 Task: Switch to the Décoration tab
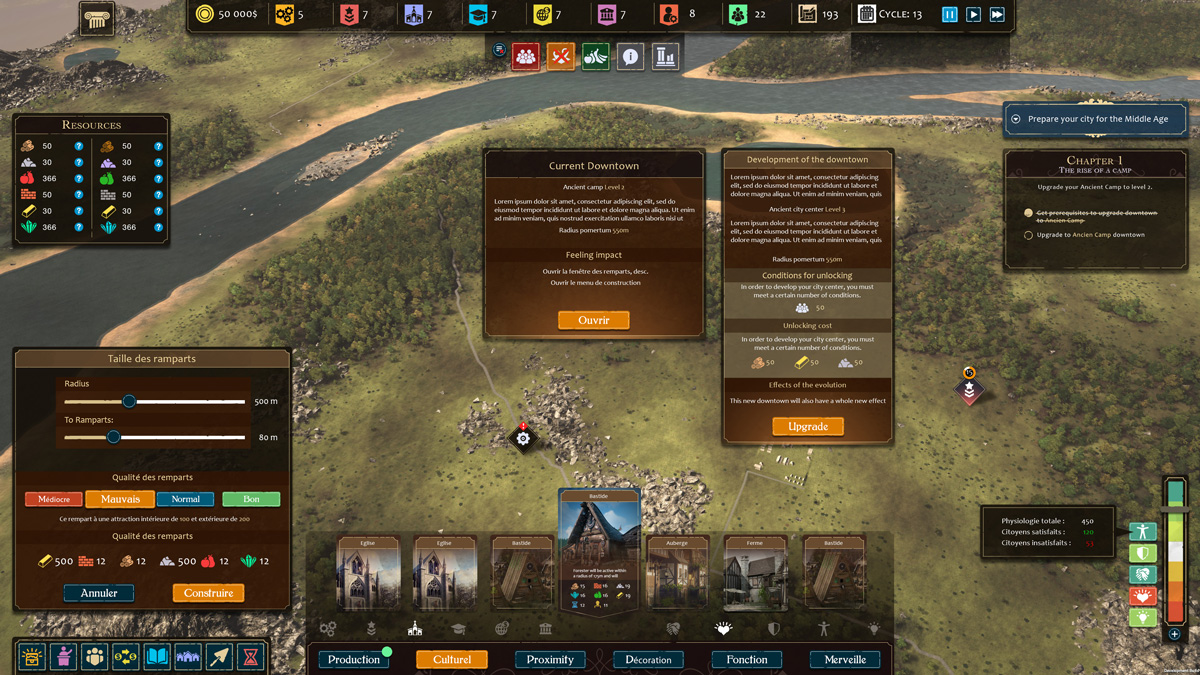tap(648, 659)
